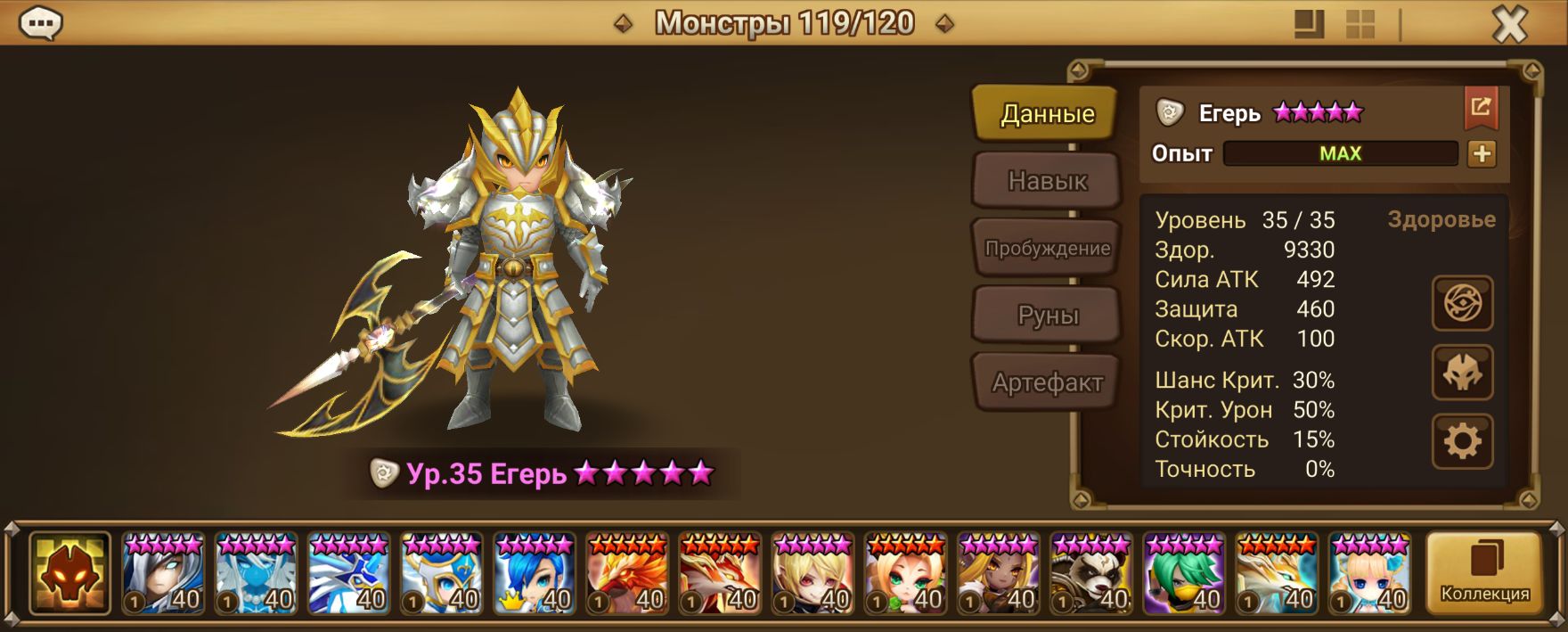Choose the phoenix monster thumbnail

(x=627, y=574)
